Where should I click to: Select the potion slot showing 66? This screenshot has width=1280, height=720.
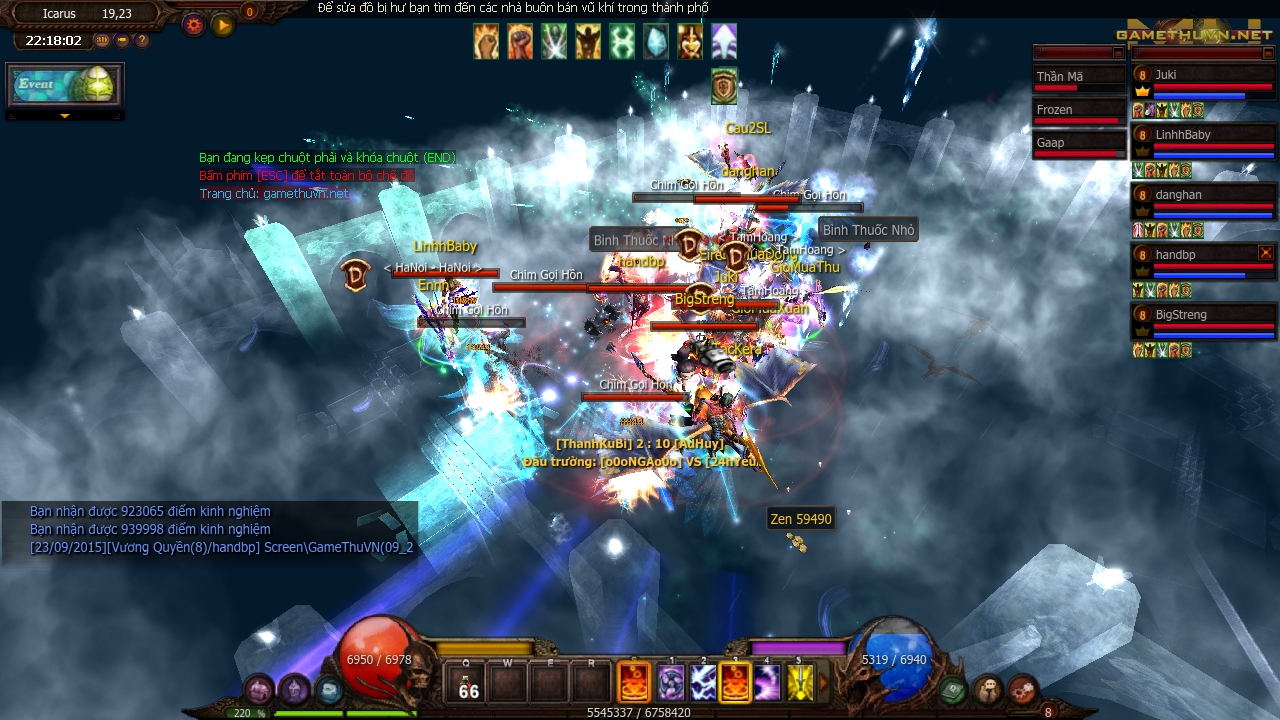tap(467, 683)
